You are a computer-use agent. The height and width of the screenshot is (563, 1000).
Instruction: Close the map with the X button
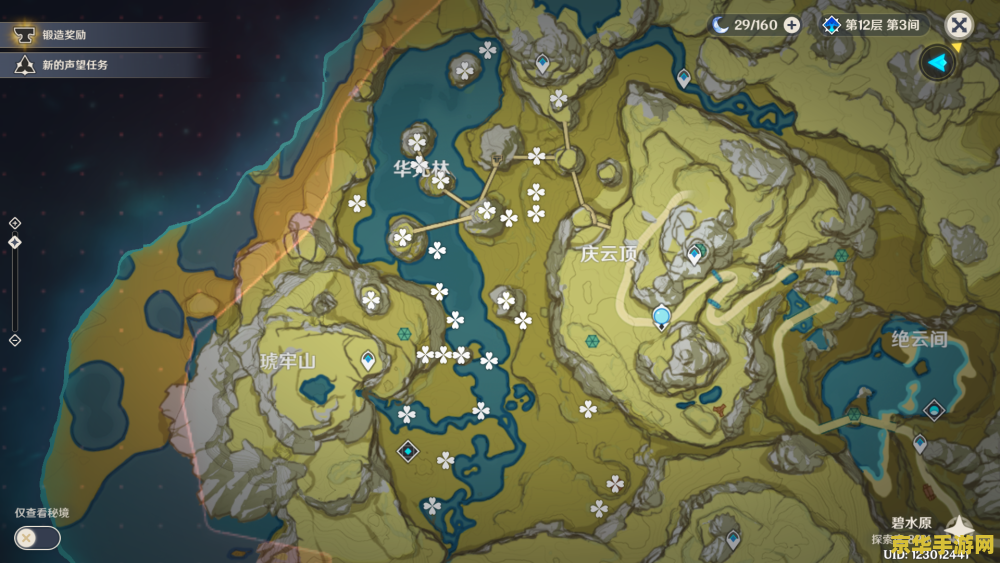(x=959, y=25)
